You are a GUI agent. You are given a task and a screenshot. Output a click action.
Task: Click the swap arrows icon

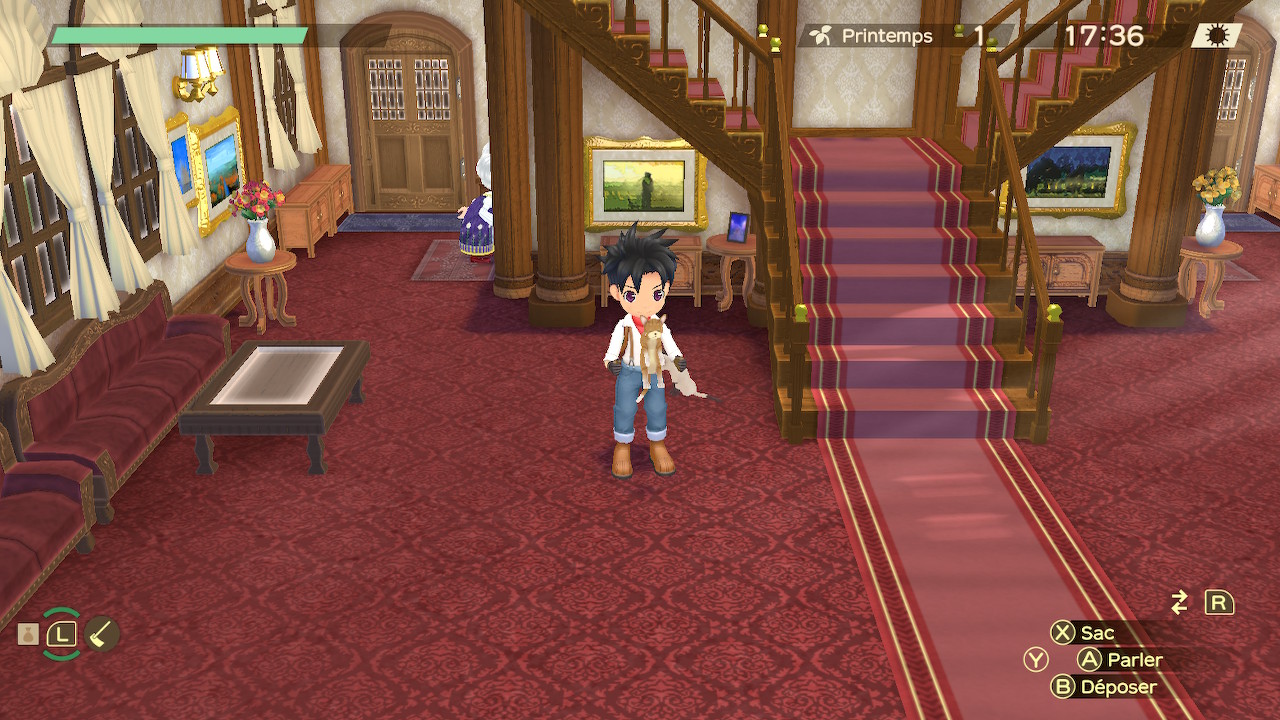click(1180, 602)
